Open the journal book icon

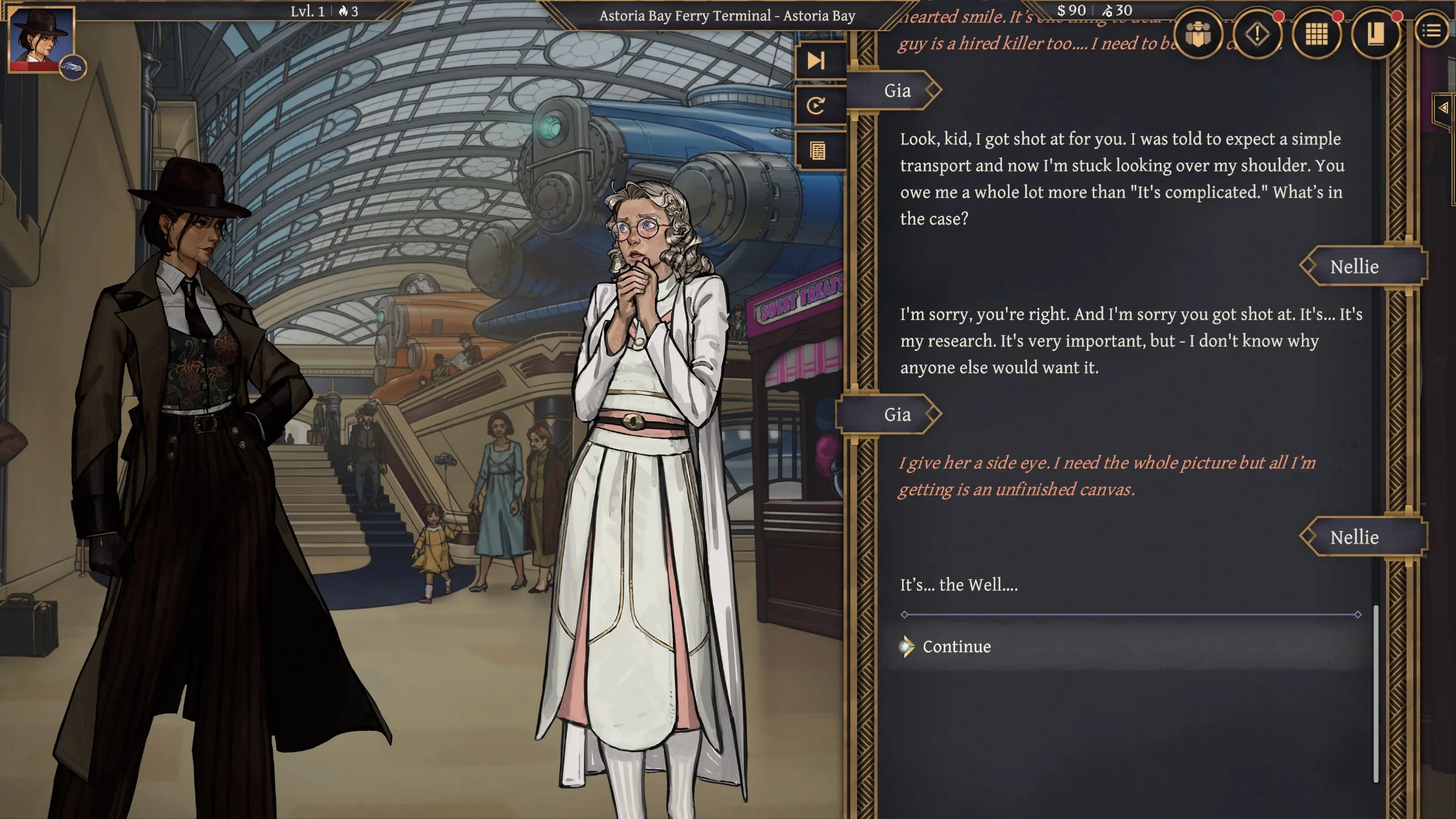pos(1375,34)
